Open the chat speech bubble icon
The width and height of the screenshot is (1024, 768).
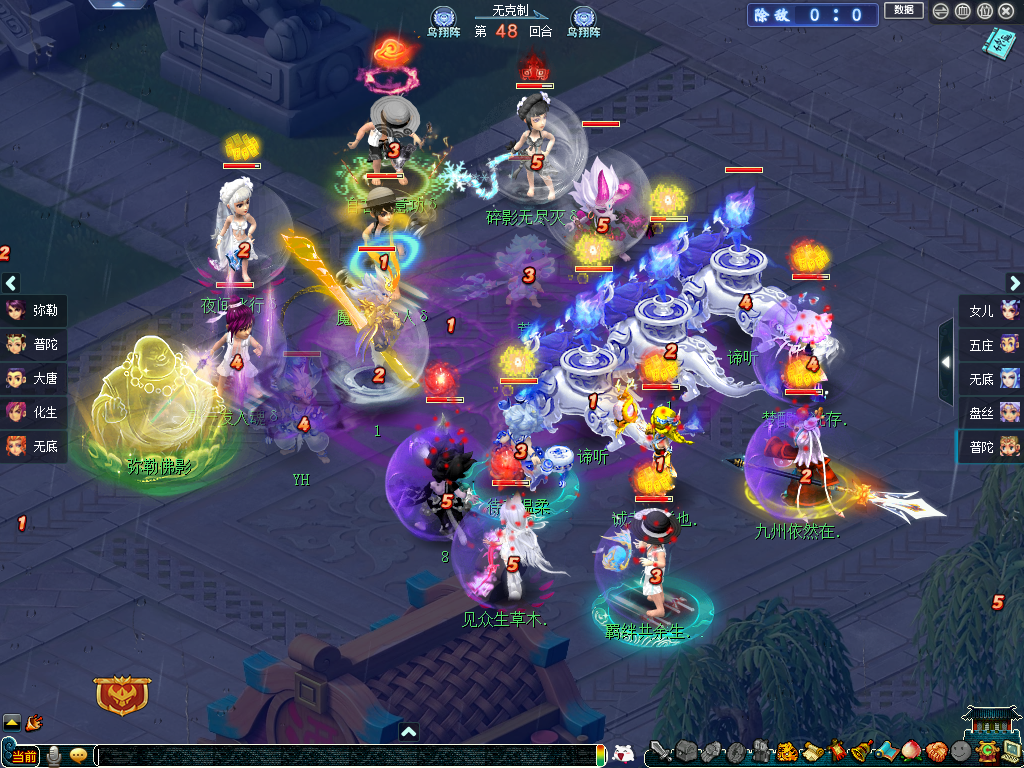pyautogui.click(x=78, y=756)
